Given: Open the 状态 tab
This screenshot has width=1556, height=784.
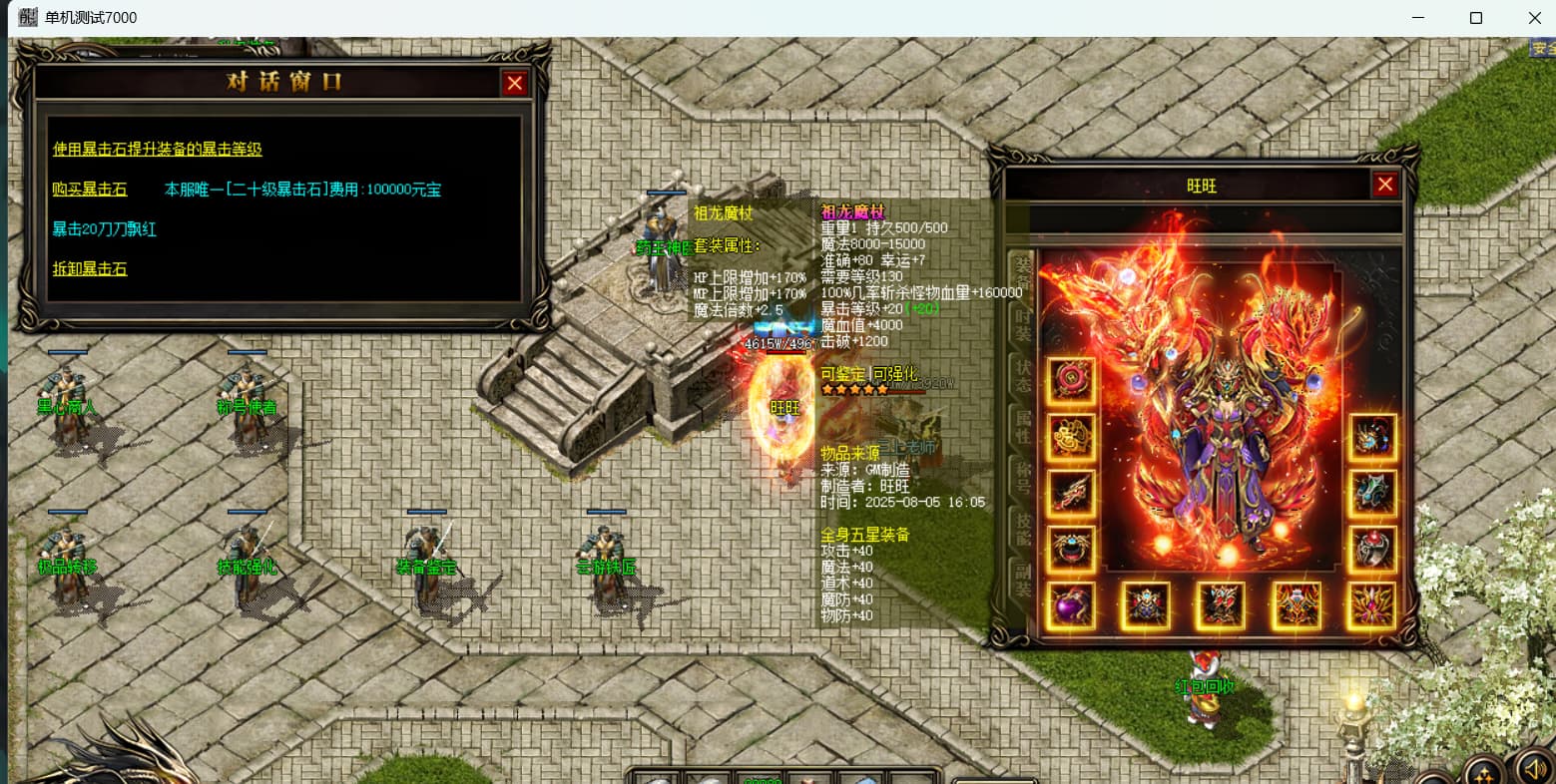Looking at the screenshot, I should (1023, 376).
